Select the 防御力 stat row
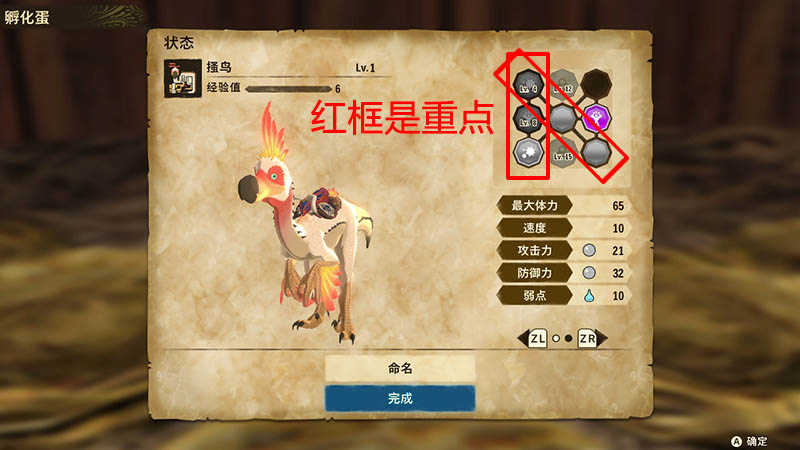Screen dimensions: 800x450 tap(567, 272)
